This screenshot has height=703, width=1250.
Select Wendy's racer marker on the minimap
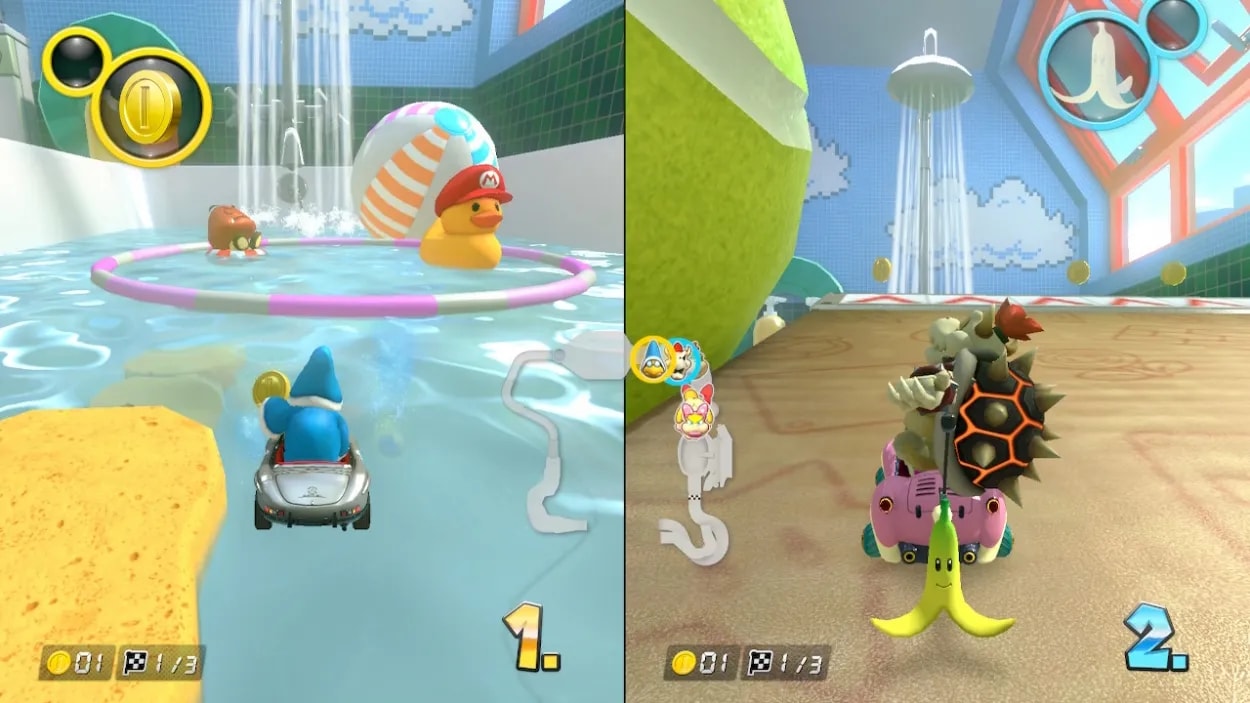pyautogui.click(x=692, y=413)
